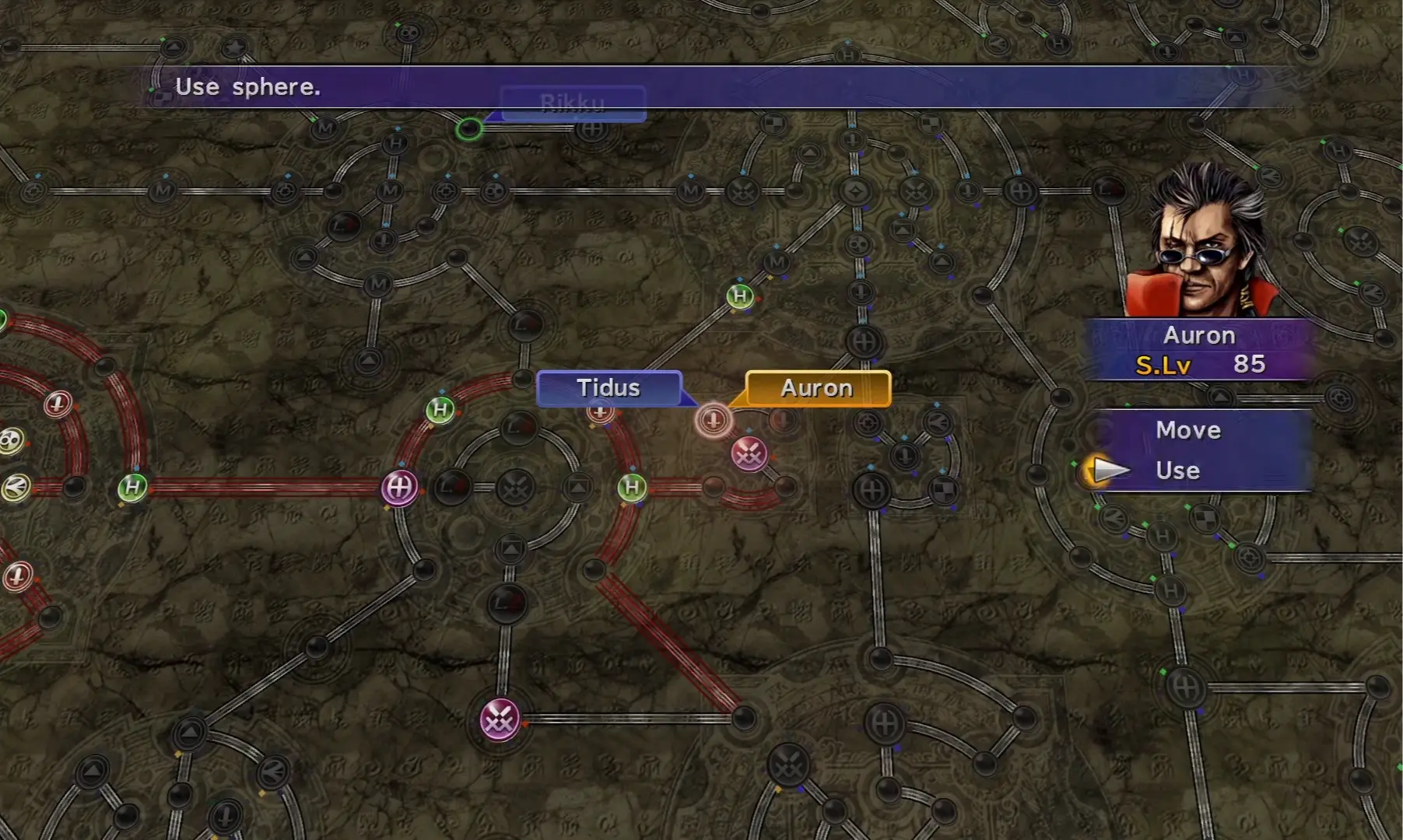Choose the Move command
This screenshot has width=1403, height=840.
(1188, 430)
